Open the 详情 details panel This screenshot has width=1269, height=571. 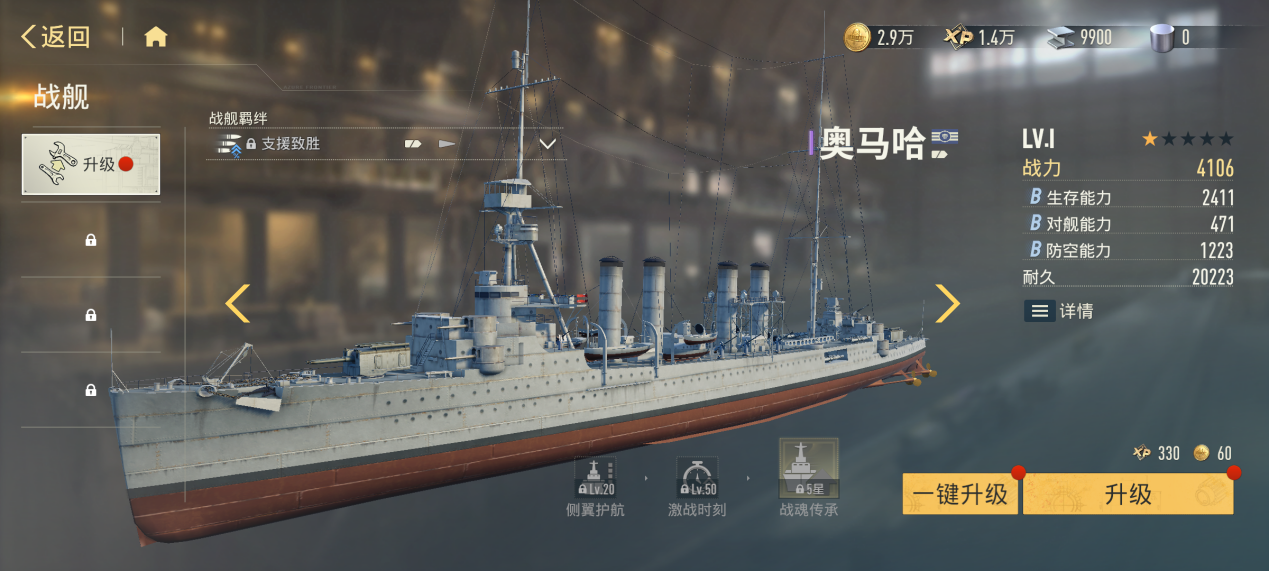pos(1059,311)
